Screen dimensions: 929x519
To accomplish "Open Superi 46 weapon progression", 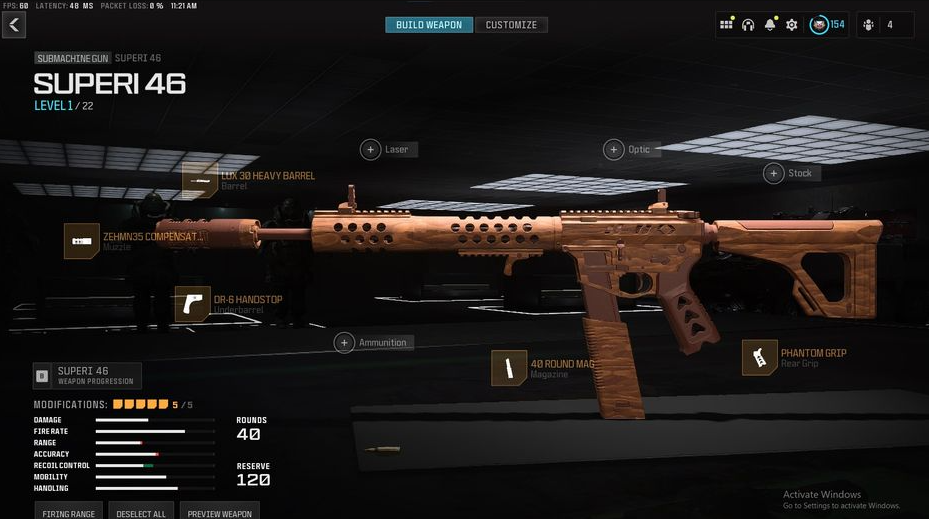I will click(87, 375).
